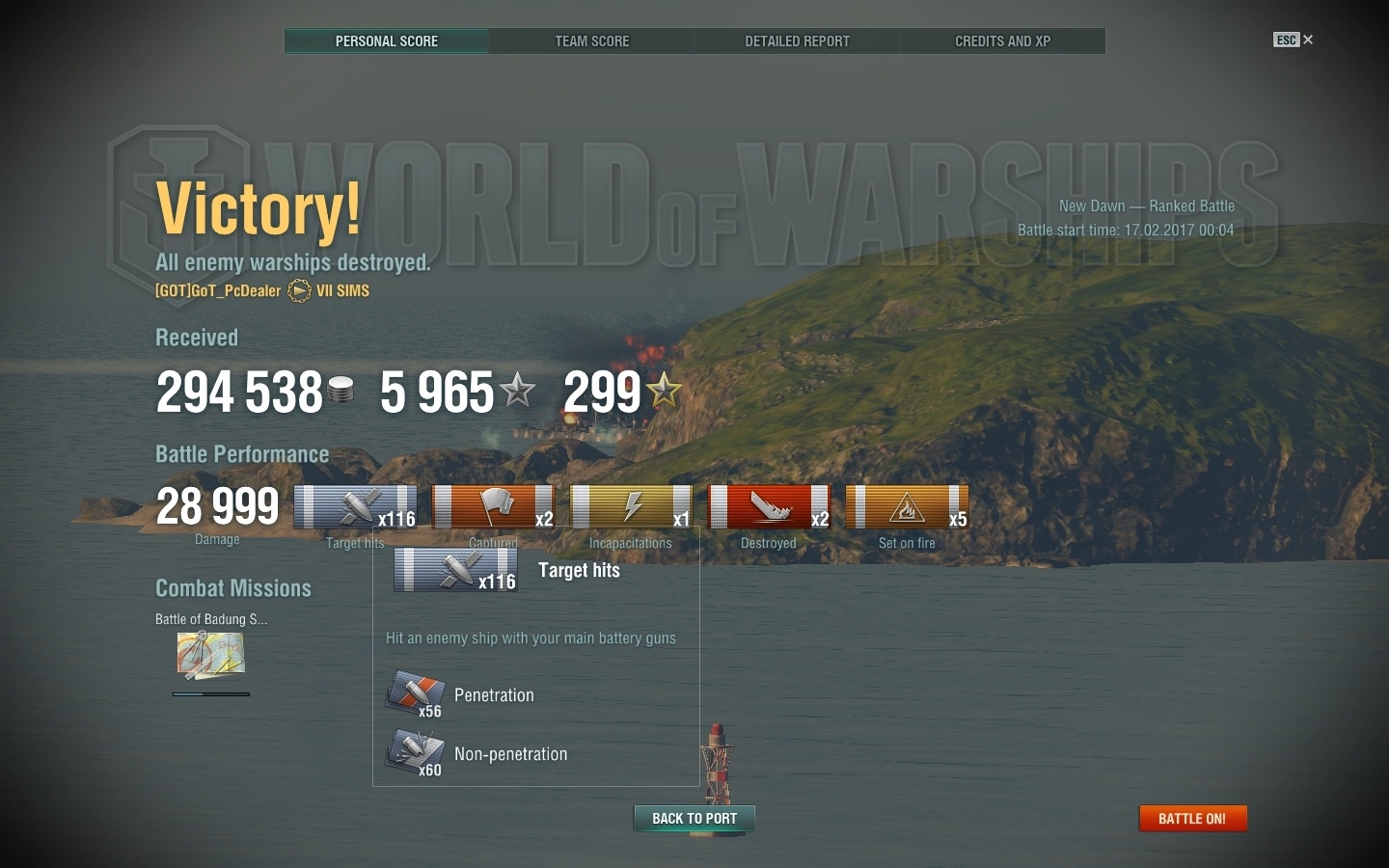Select the Captured ribbon

click(493, 507)
